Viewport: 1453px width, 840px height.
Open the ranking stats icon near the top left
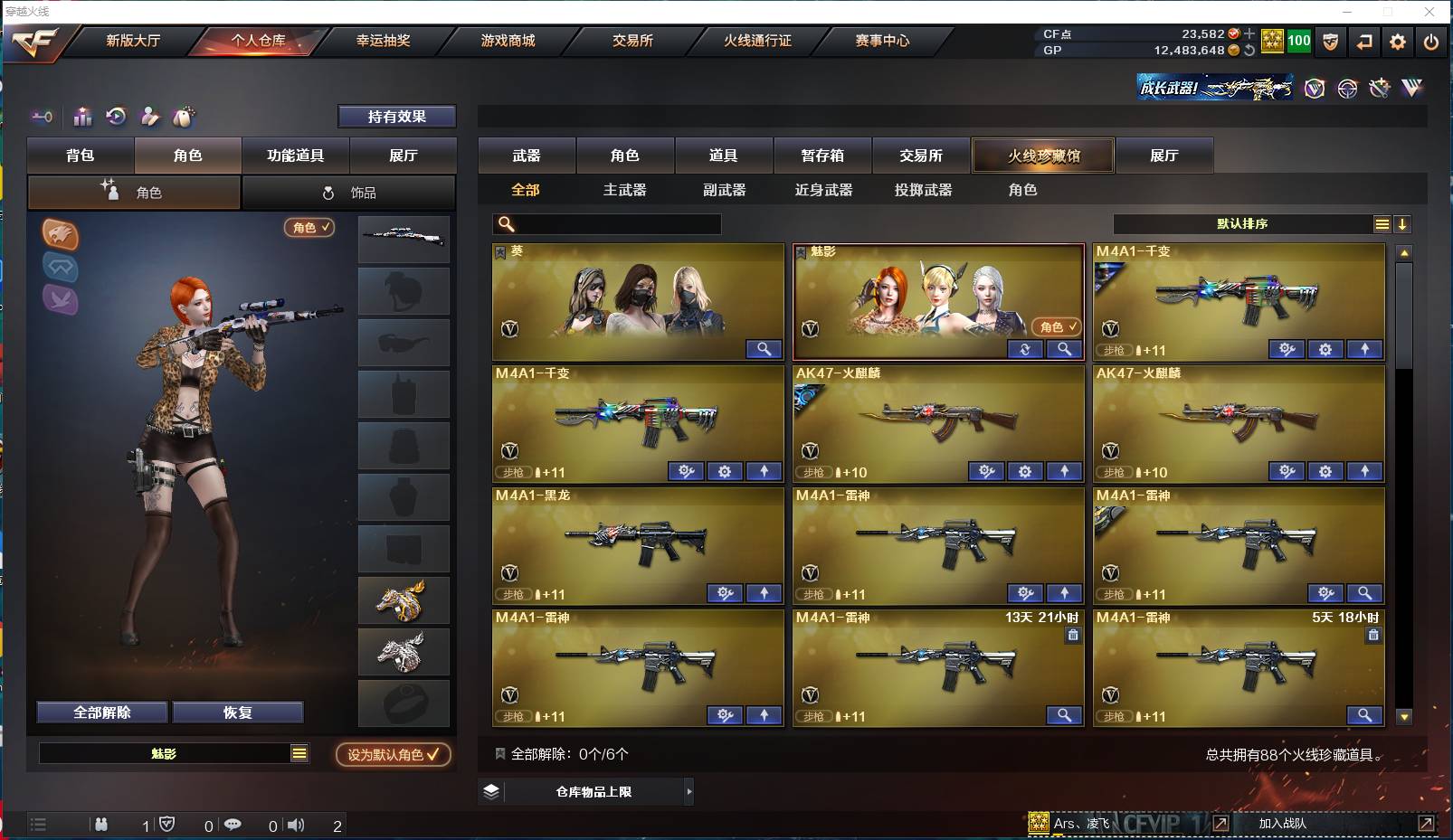[82, 117]
